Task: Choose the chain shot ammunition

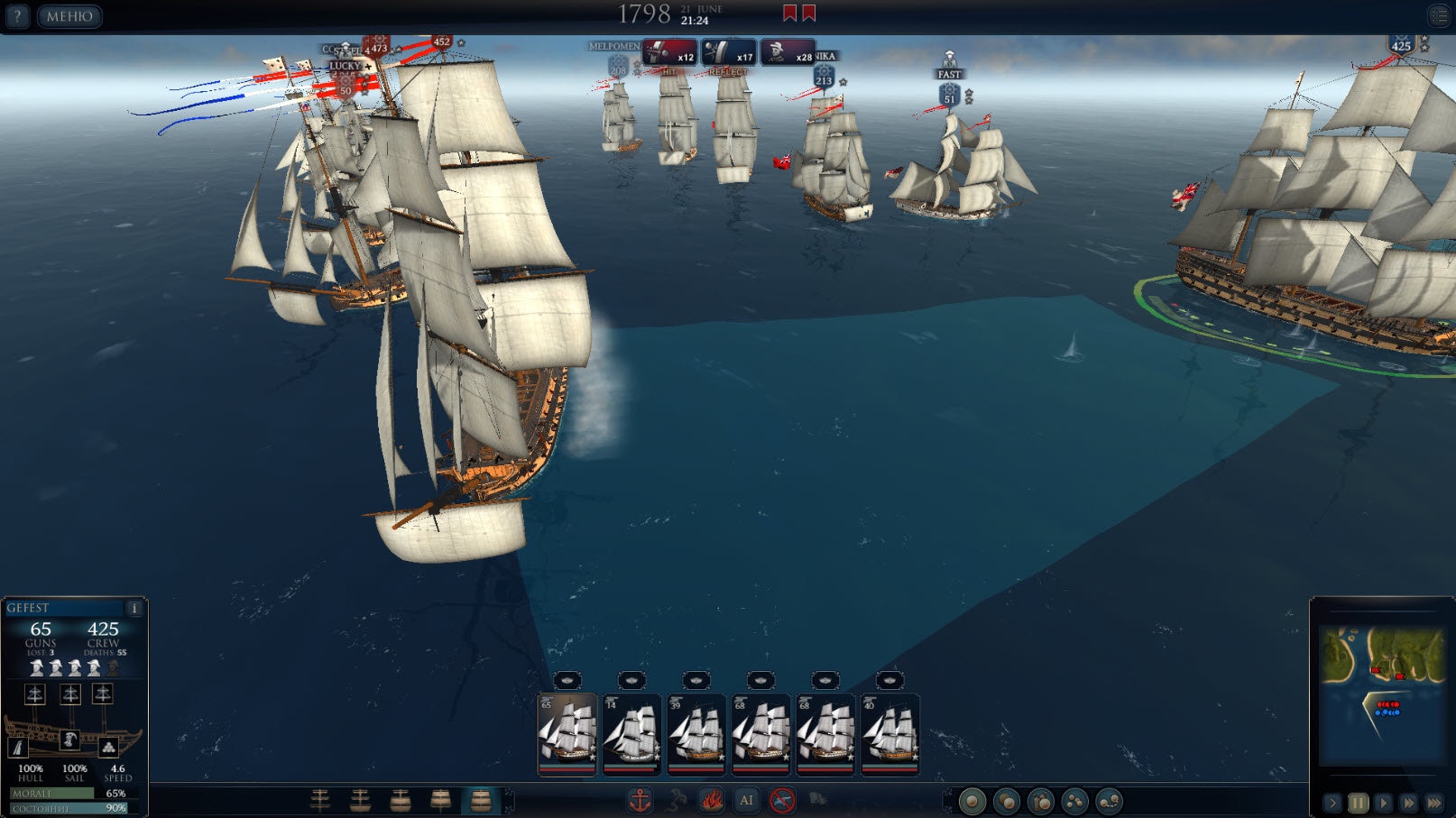Action: coord(1109,801)
